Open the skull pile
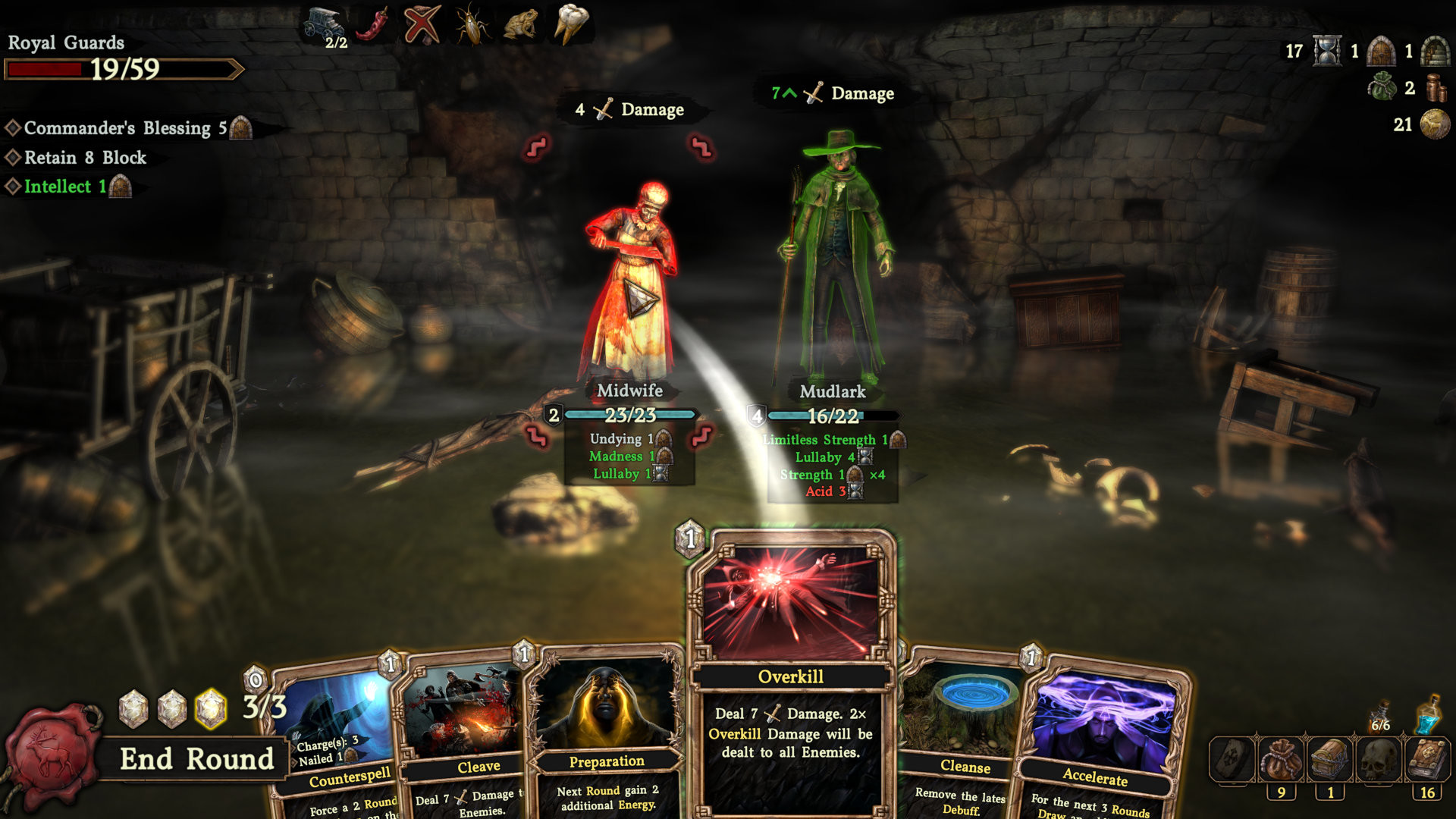The width and height of the screenshot is (1456, 819). coord(1379,760)
